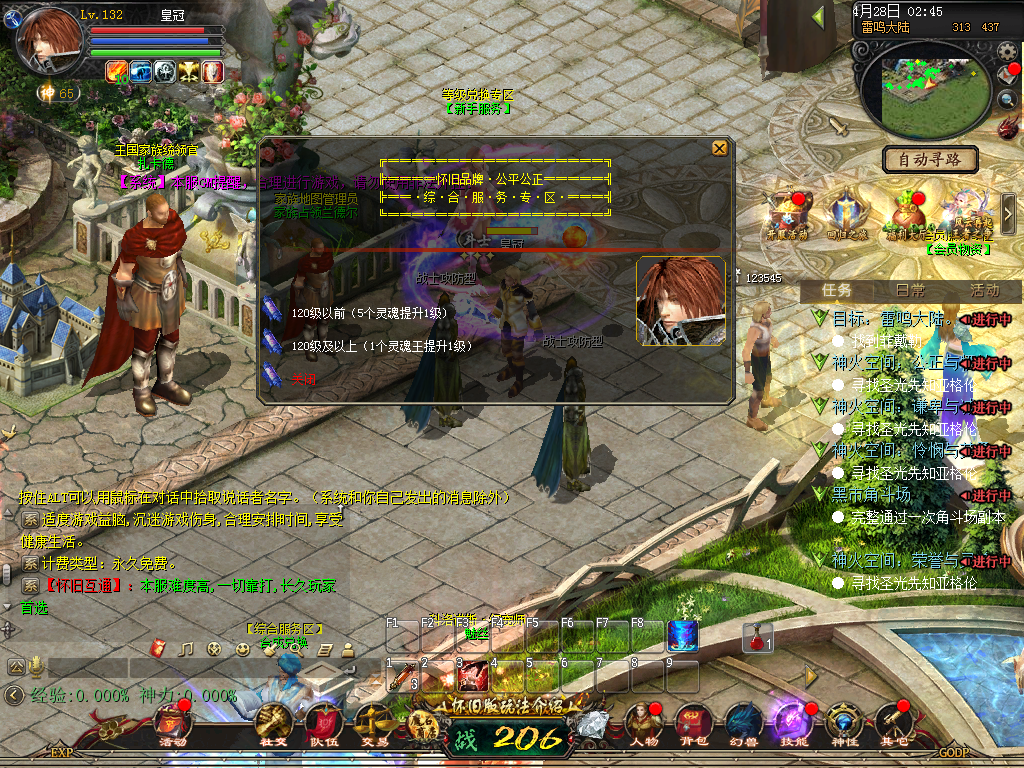Open the 回归之旅 sword emblem icon
The image size is (1024, 768).
(x=846, y=214)
